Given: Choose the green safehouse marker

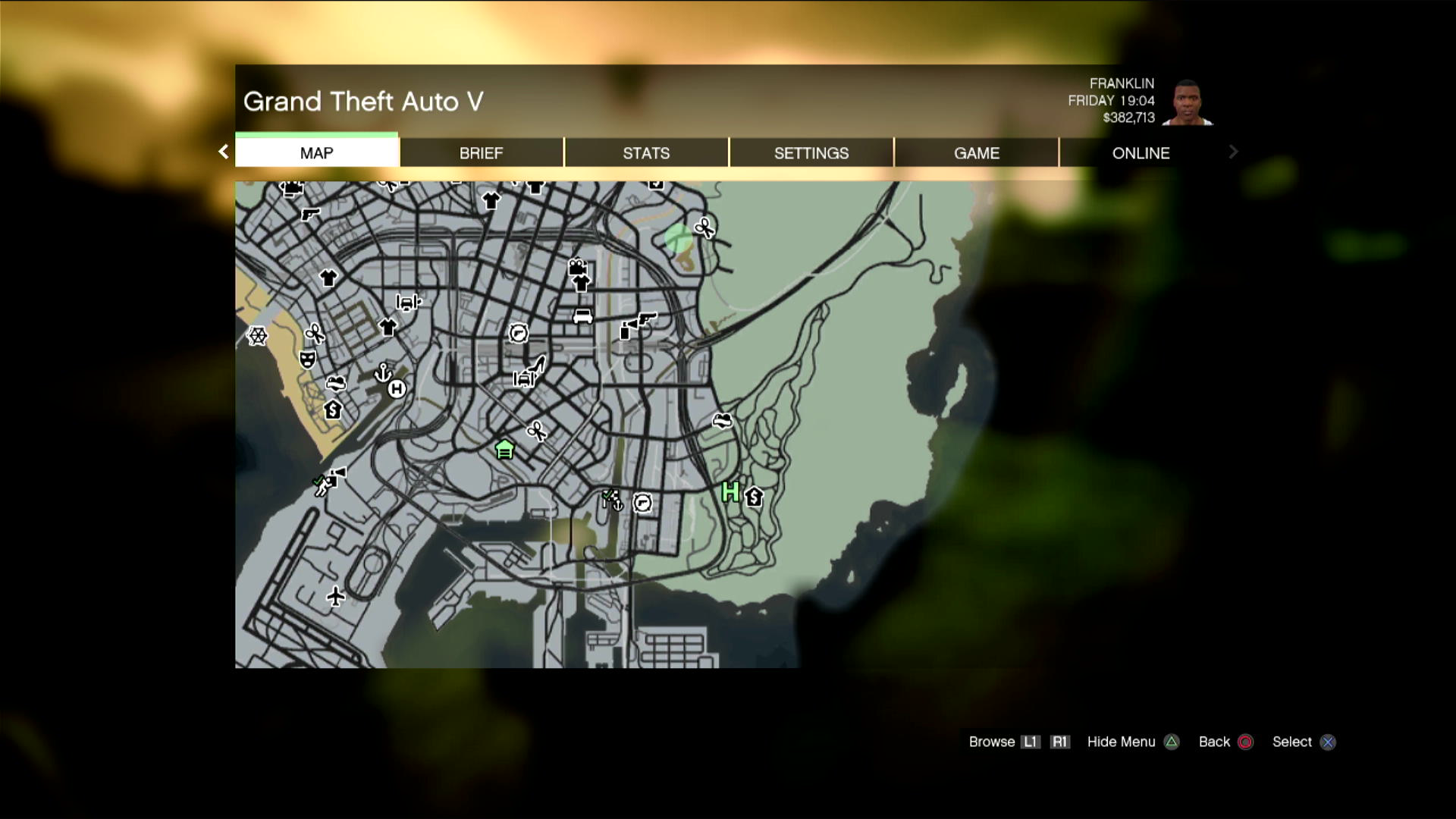Looking at the screenshot, I should [x=504, y=450].
